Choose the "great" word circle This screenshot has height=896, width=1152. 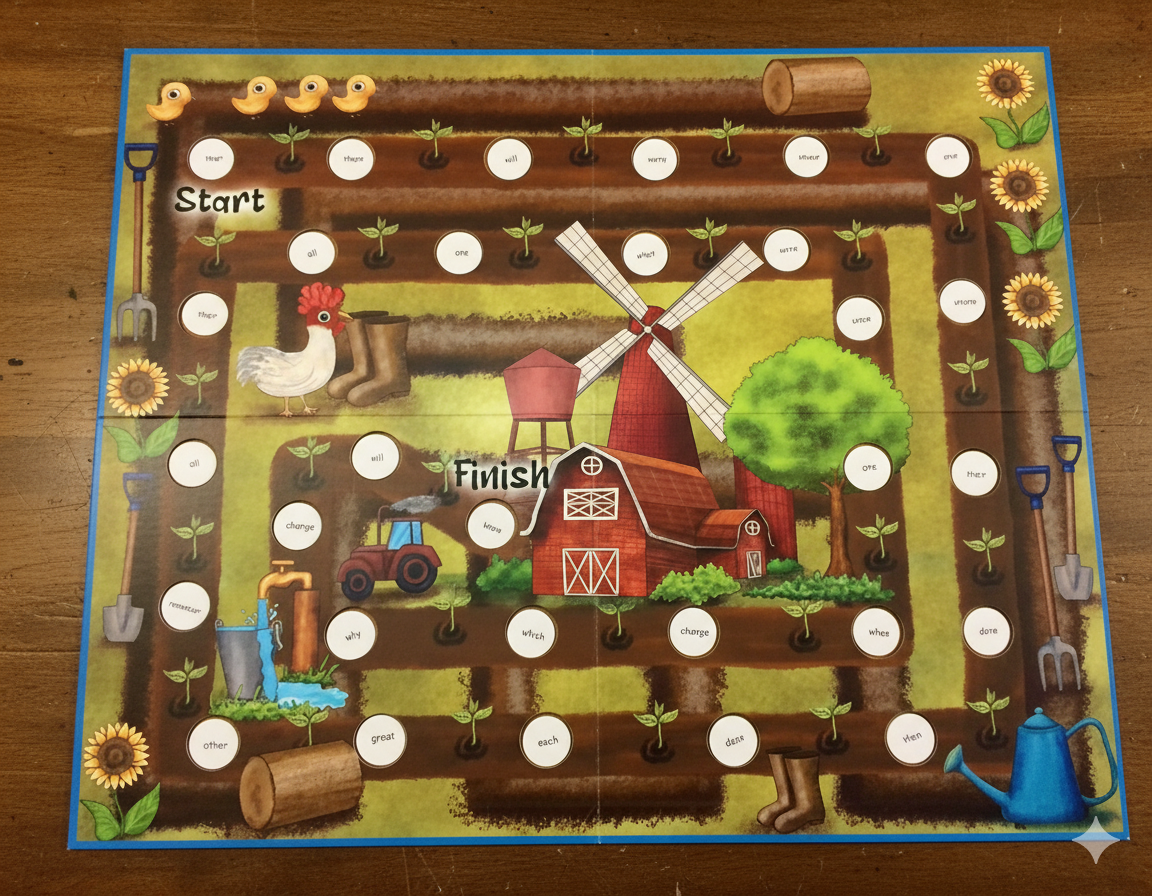(x=382, y=739)
